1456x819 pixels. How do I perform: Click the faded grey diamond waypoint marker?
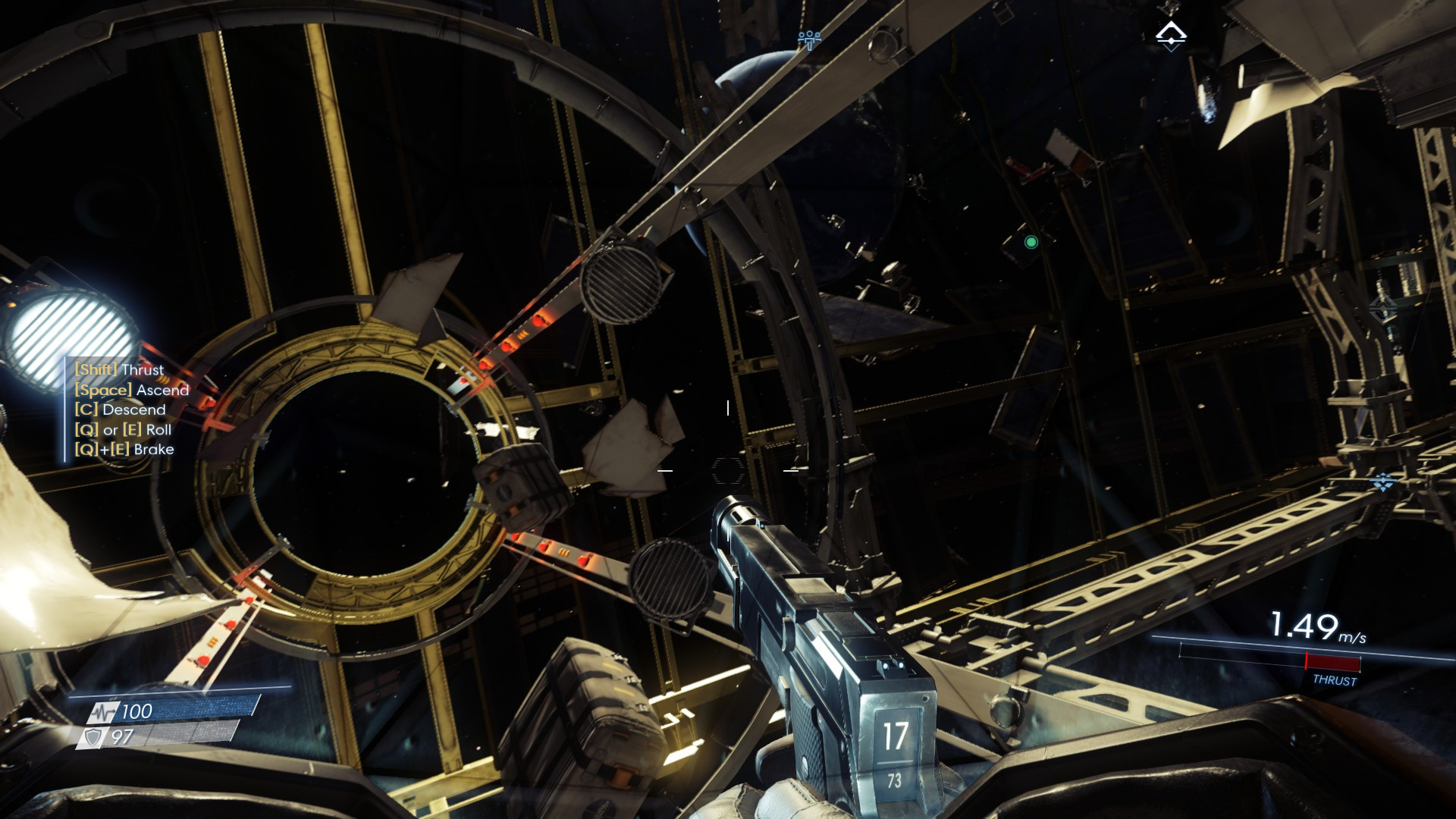(x=1382, y=307)
